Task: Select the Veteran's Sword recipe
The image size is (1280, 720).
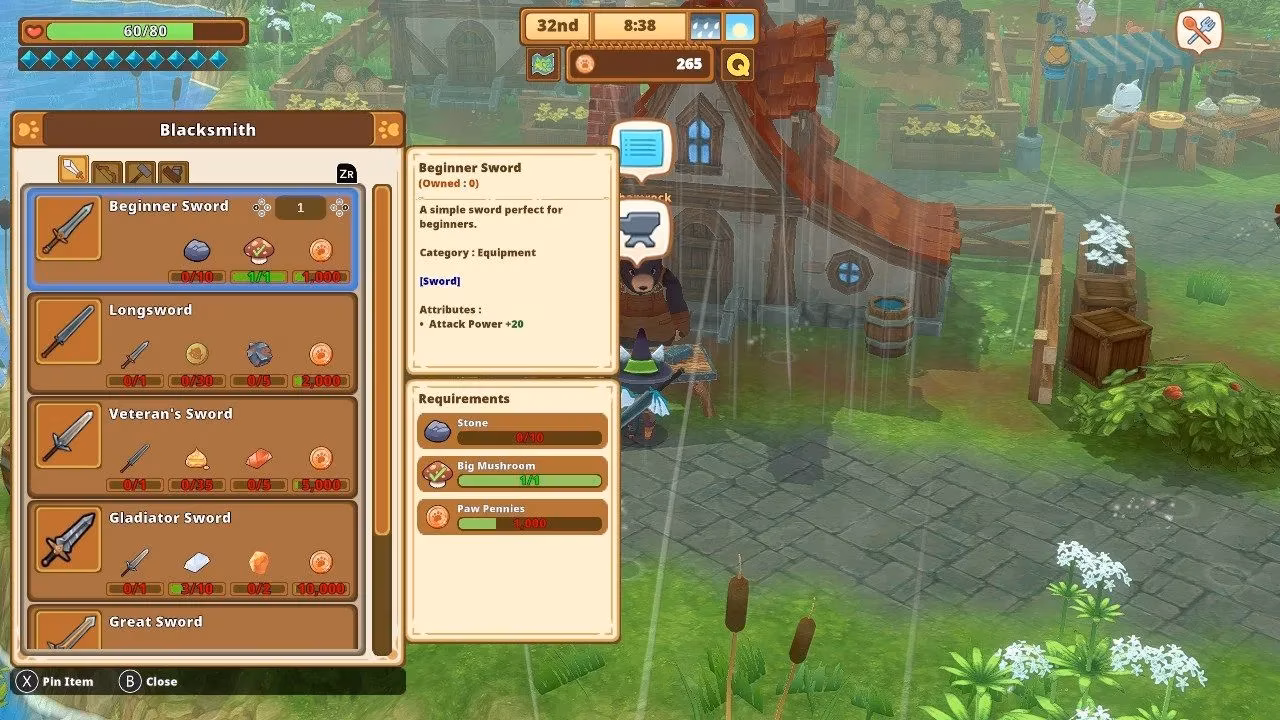Action: pos(192,446)
